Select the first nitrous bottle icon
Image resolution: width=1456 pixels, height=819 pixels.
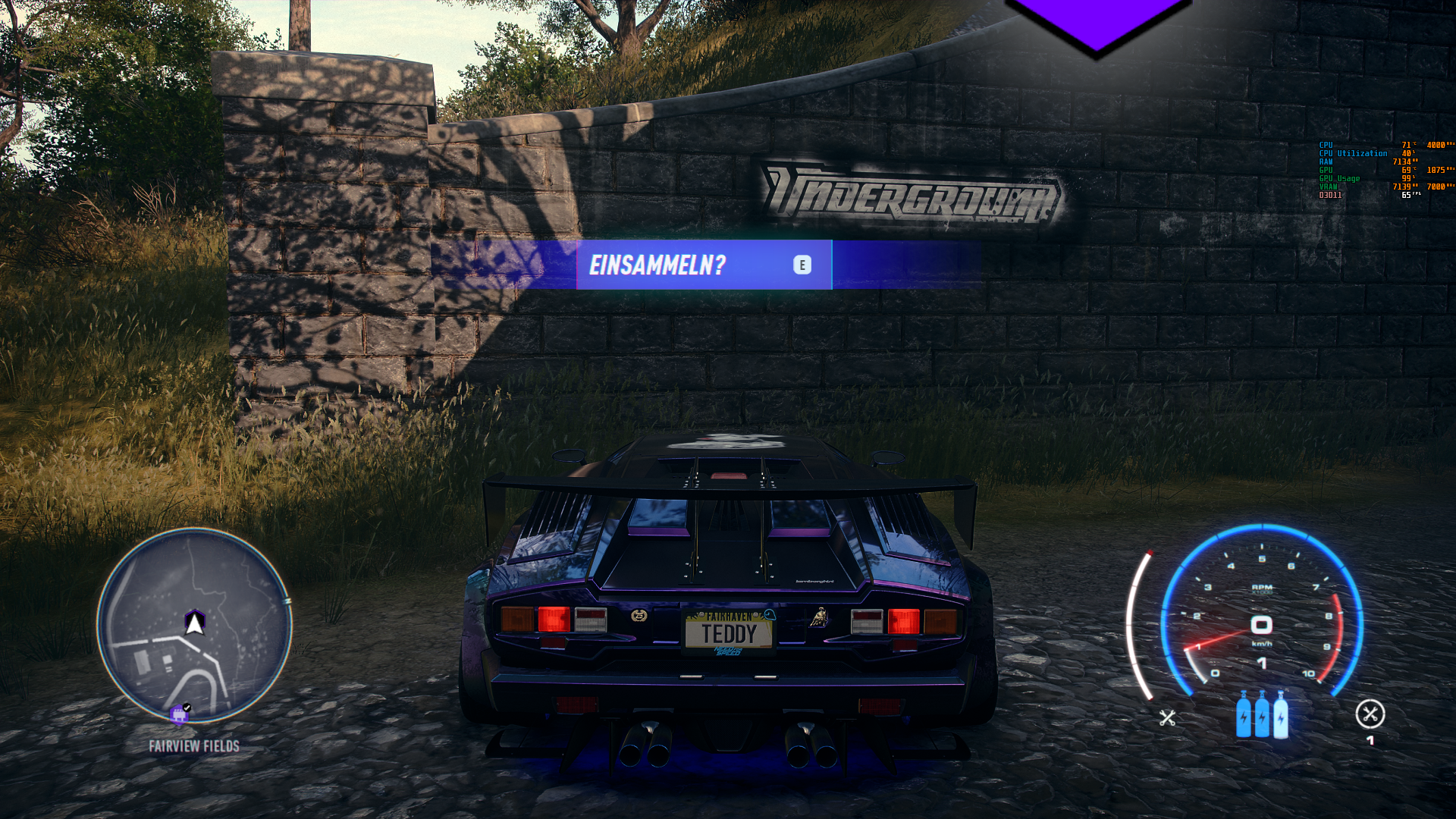click(1244, 717)
